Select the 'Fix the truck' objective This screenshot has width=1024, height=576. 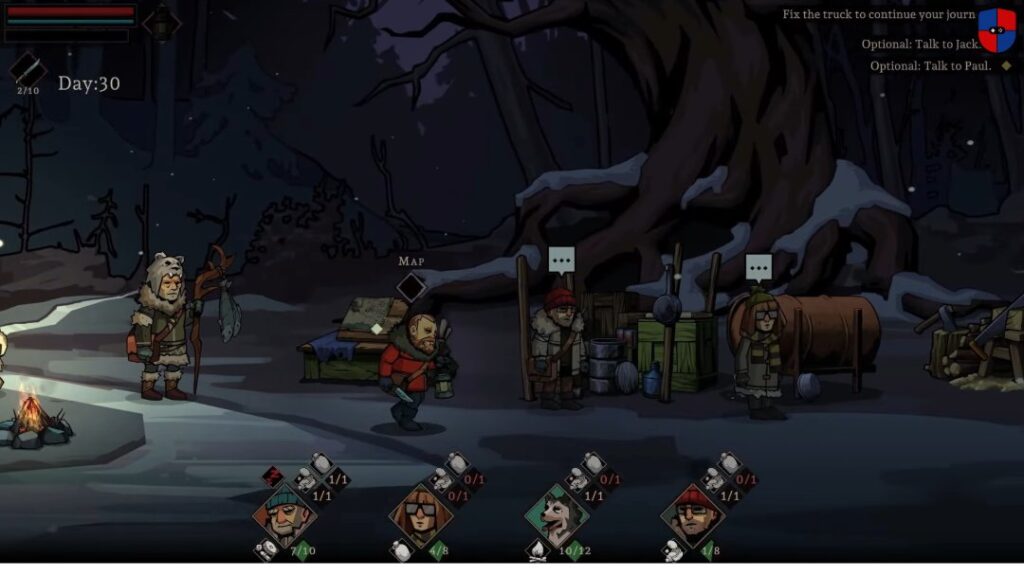[x=878, y=15]
